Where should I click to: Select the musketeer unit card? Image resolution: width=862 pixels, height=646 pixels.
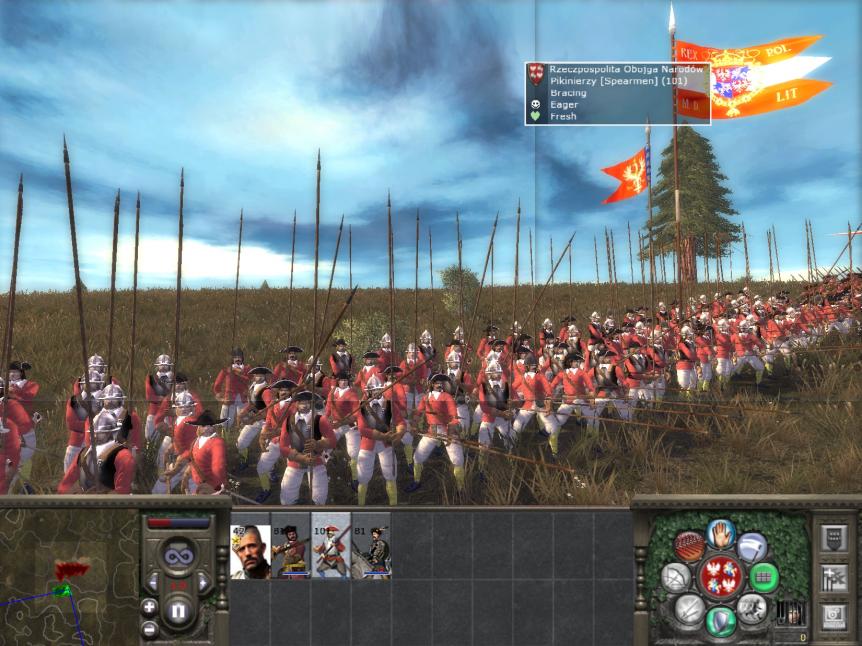click(x=290, y=553)
